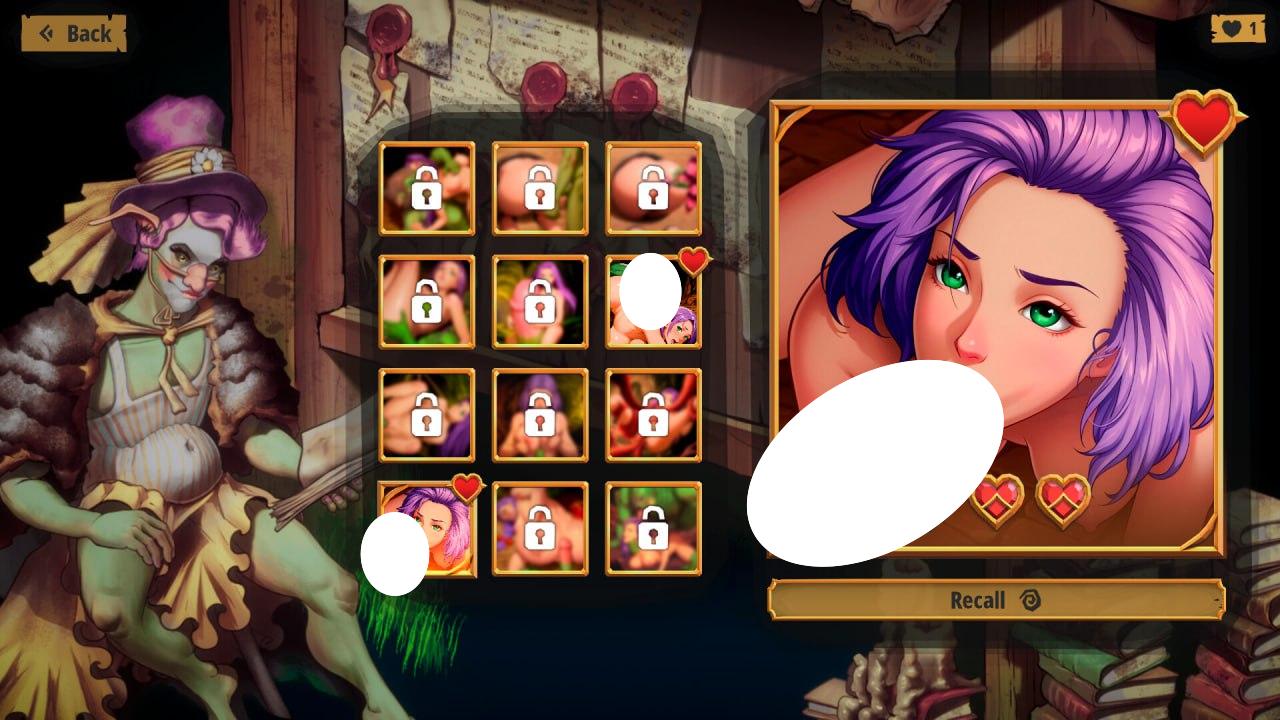Click the spiral icon inside the Recall button
The height and width of the screenshot is (720, 1280).
(1033, 599)
